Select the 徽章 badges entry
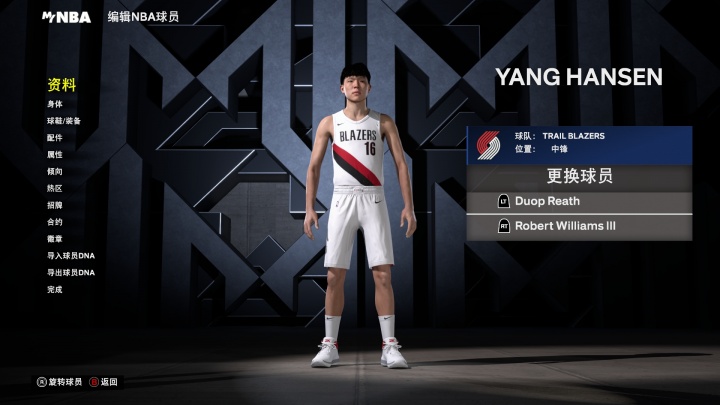This screenshot has height=405, width=720. (x=54, y=239)
